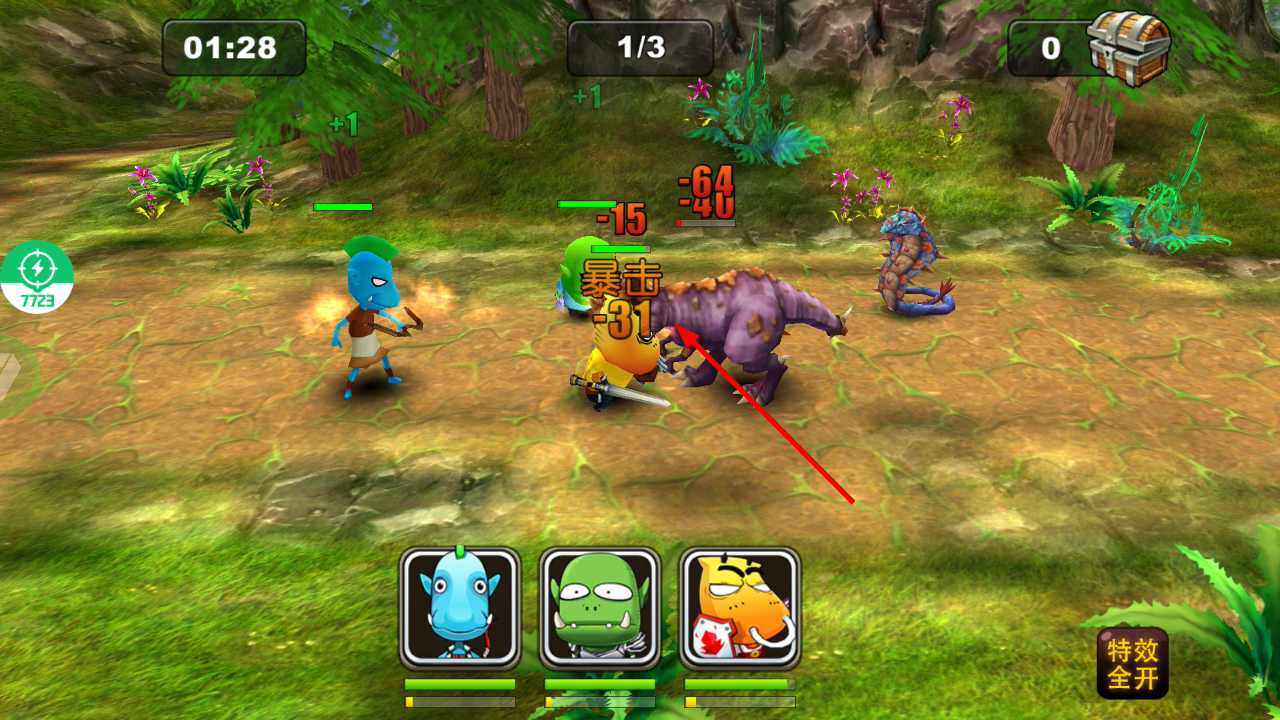
Task: Open the green 7723 overlay badge
Action: click(x=37, y=277)
